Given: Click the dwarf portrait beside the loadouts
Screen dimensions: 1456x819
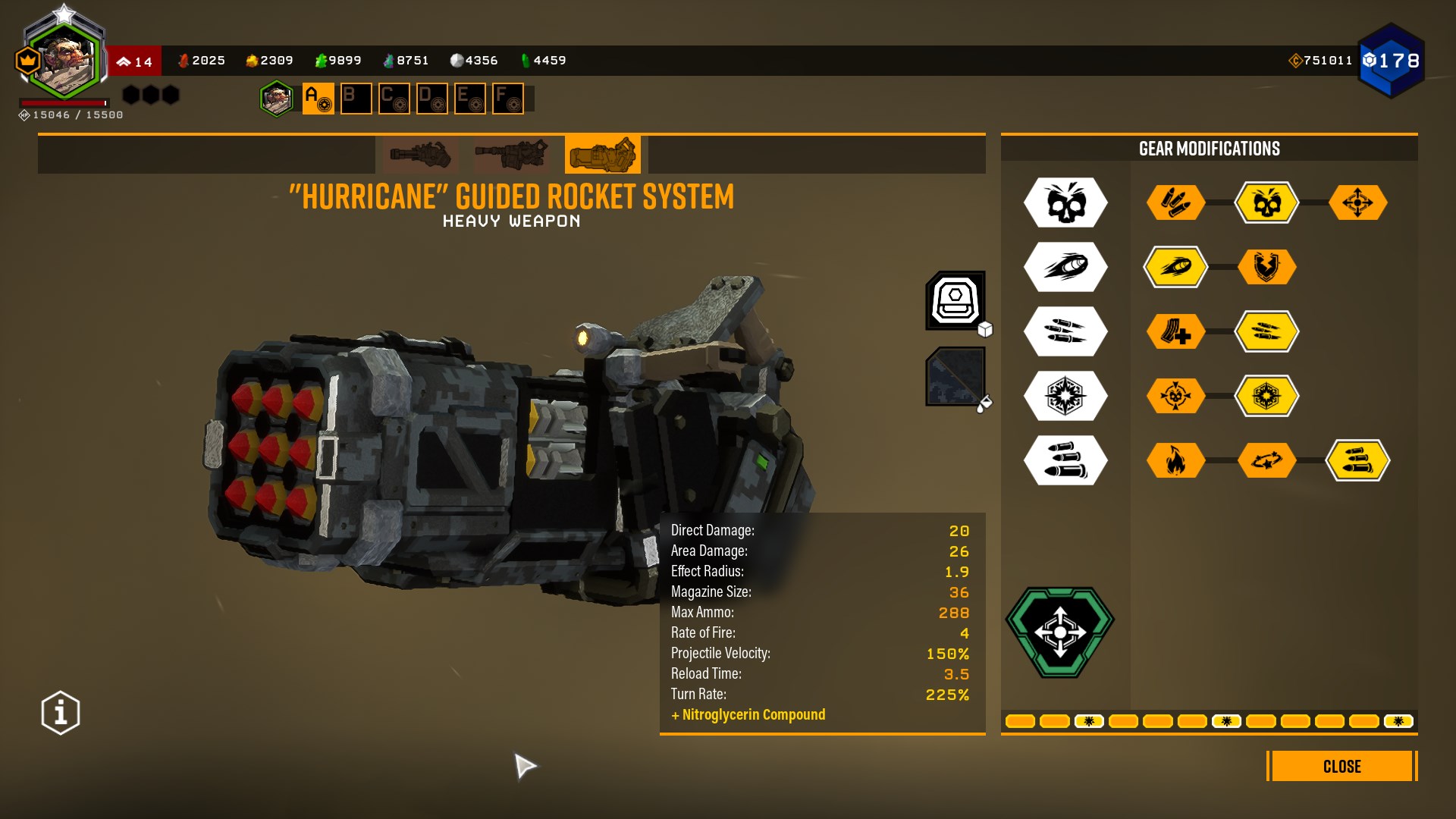Looking at the screenshot, I should click(277, 99).
